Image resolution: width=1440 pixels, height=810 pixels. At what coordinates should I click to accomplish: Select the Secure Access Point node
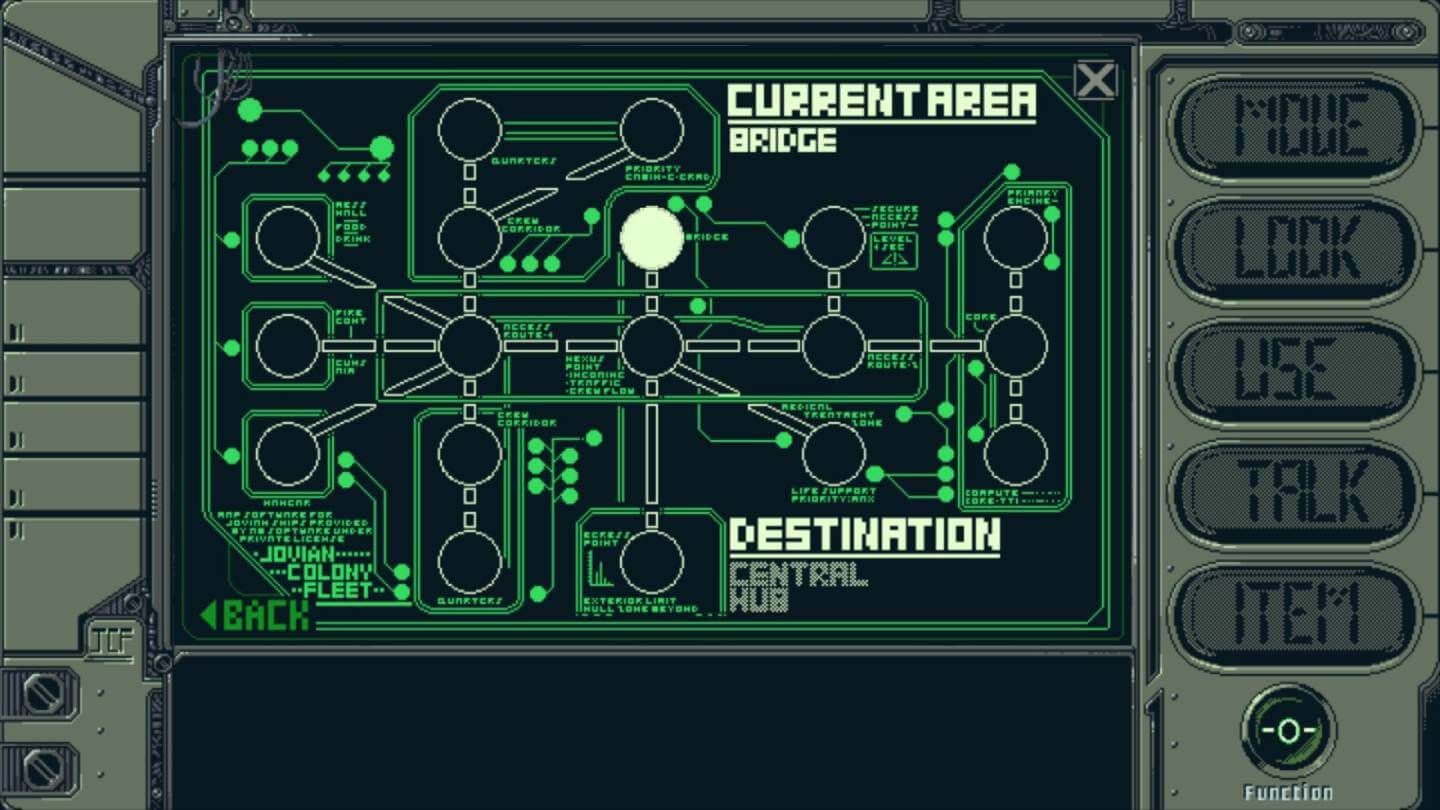coord(834,238)
